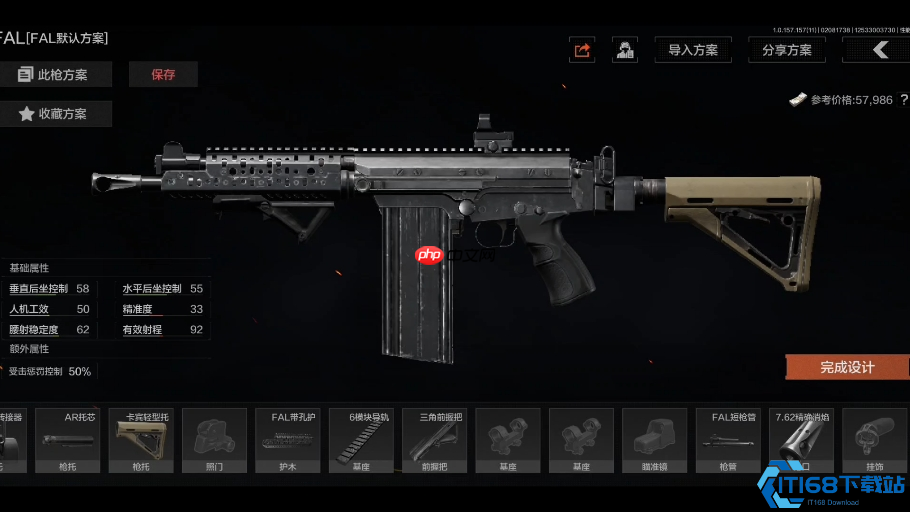Select 分享方案 to share this build
910x512 pixels.
[786, 50]
